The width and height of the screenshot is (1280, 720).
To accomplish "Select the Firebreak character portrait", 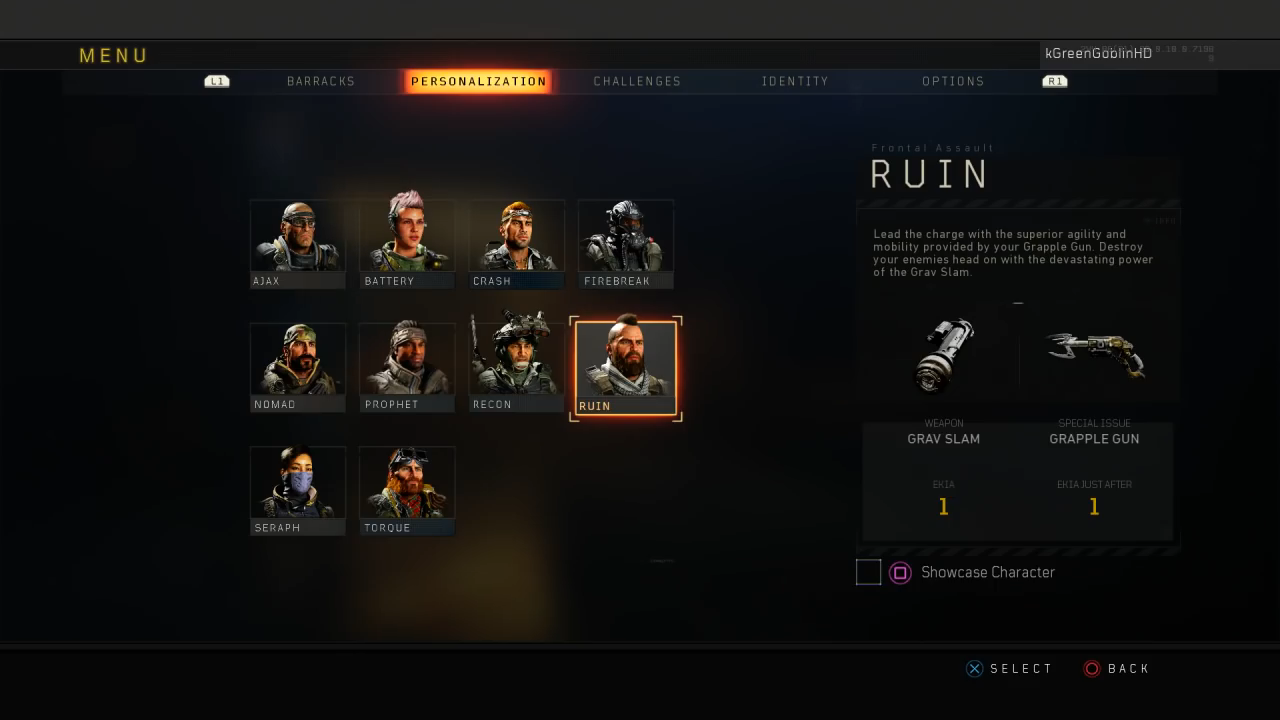I will coord(626,240).
